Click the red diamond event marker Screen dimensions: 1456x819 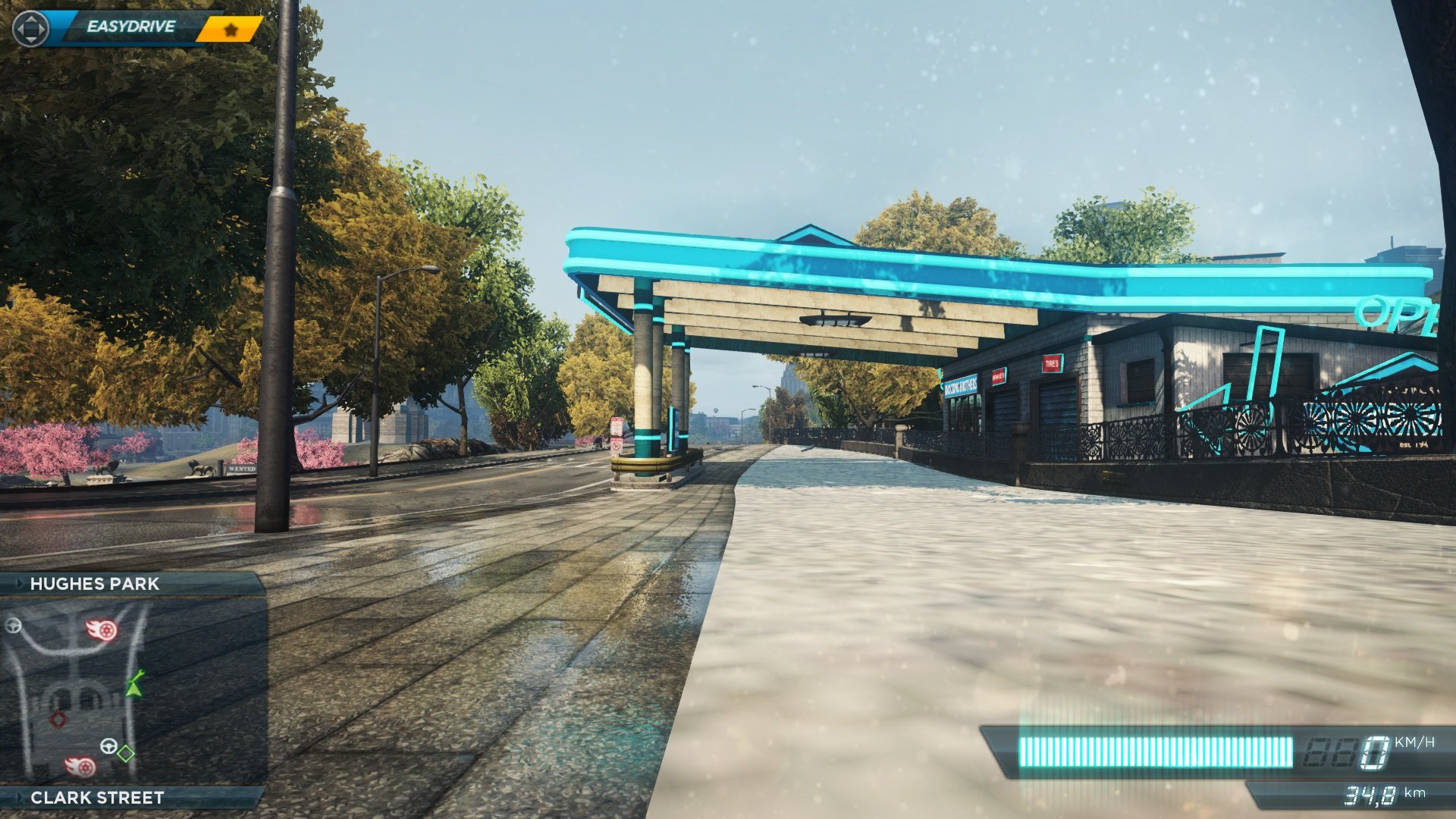pos(58,720)
